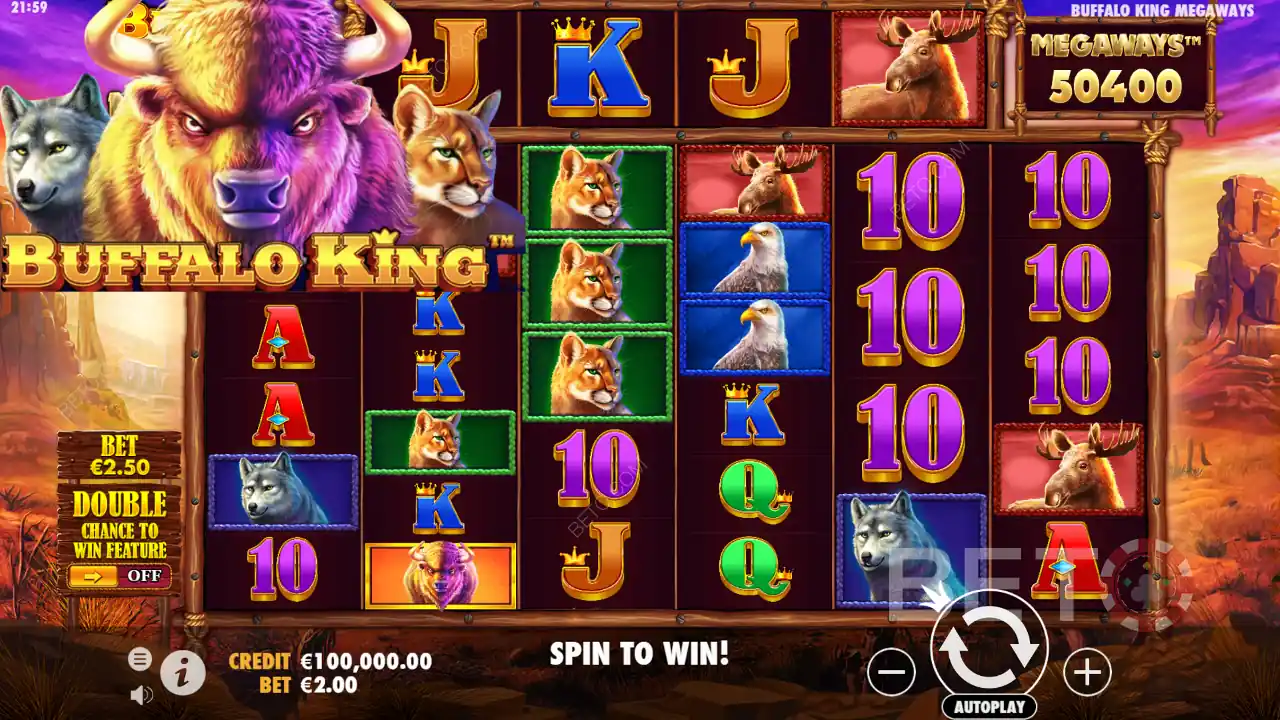Increase the bet with the plus button

(1087, 672)
